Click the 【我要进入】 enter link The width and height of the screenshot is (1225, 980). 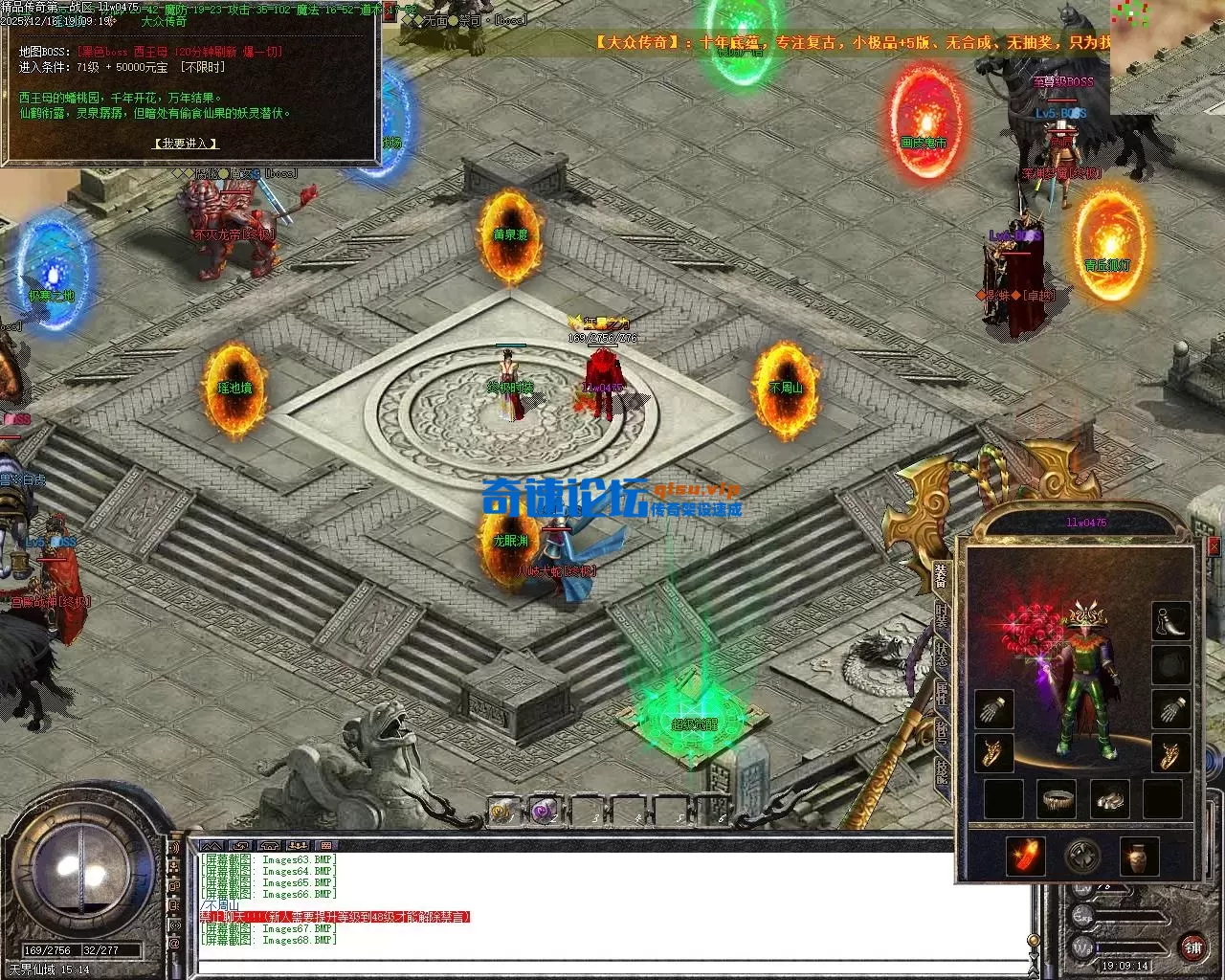[187, 144]
